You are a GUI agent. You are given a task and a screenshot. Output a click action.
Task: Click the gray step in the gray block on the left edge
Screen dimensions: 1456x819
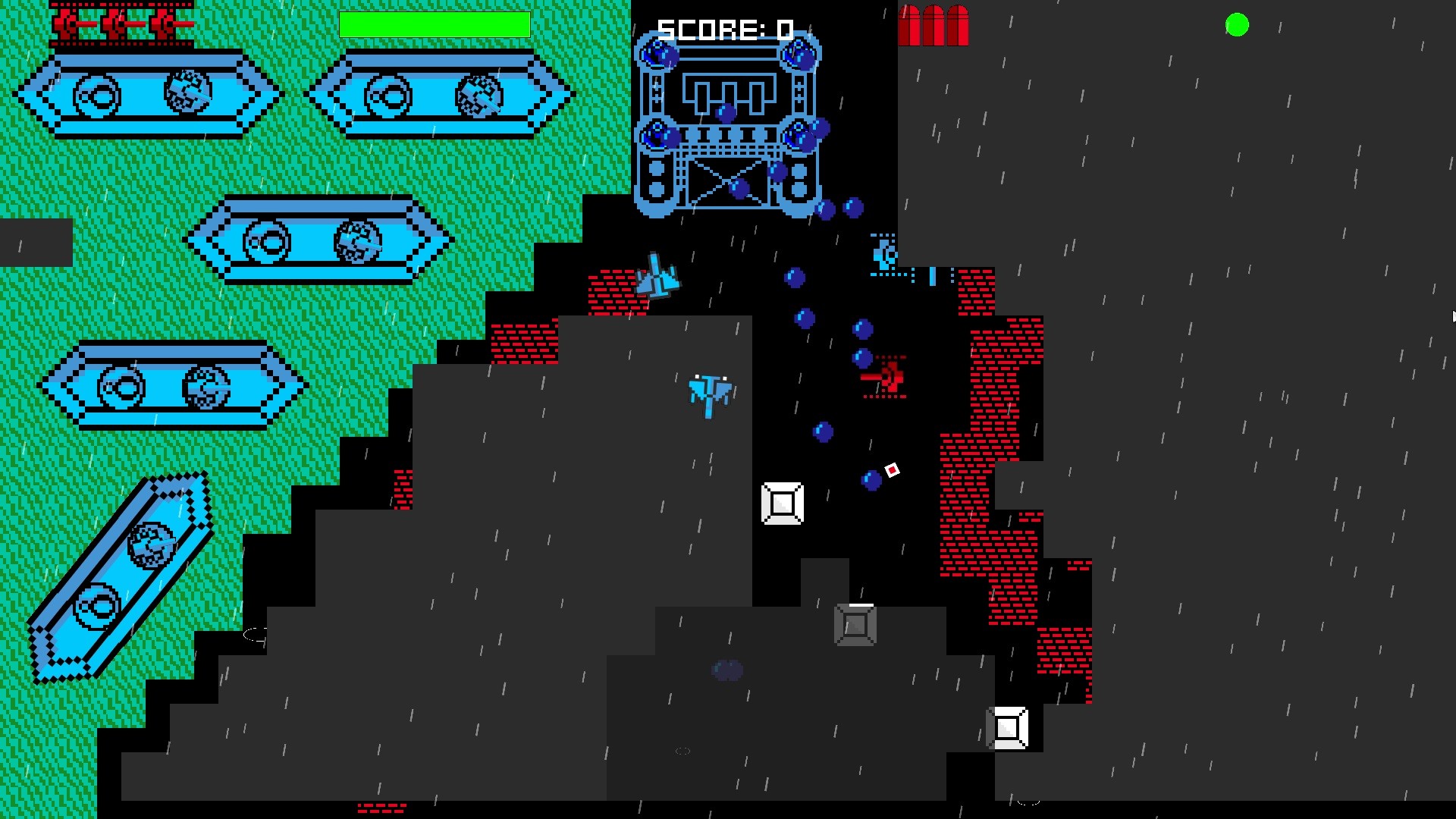(x=34, y=243)
